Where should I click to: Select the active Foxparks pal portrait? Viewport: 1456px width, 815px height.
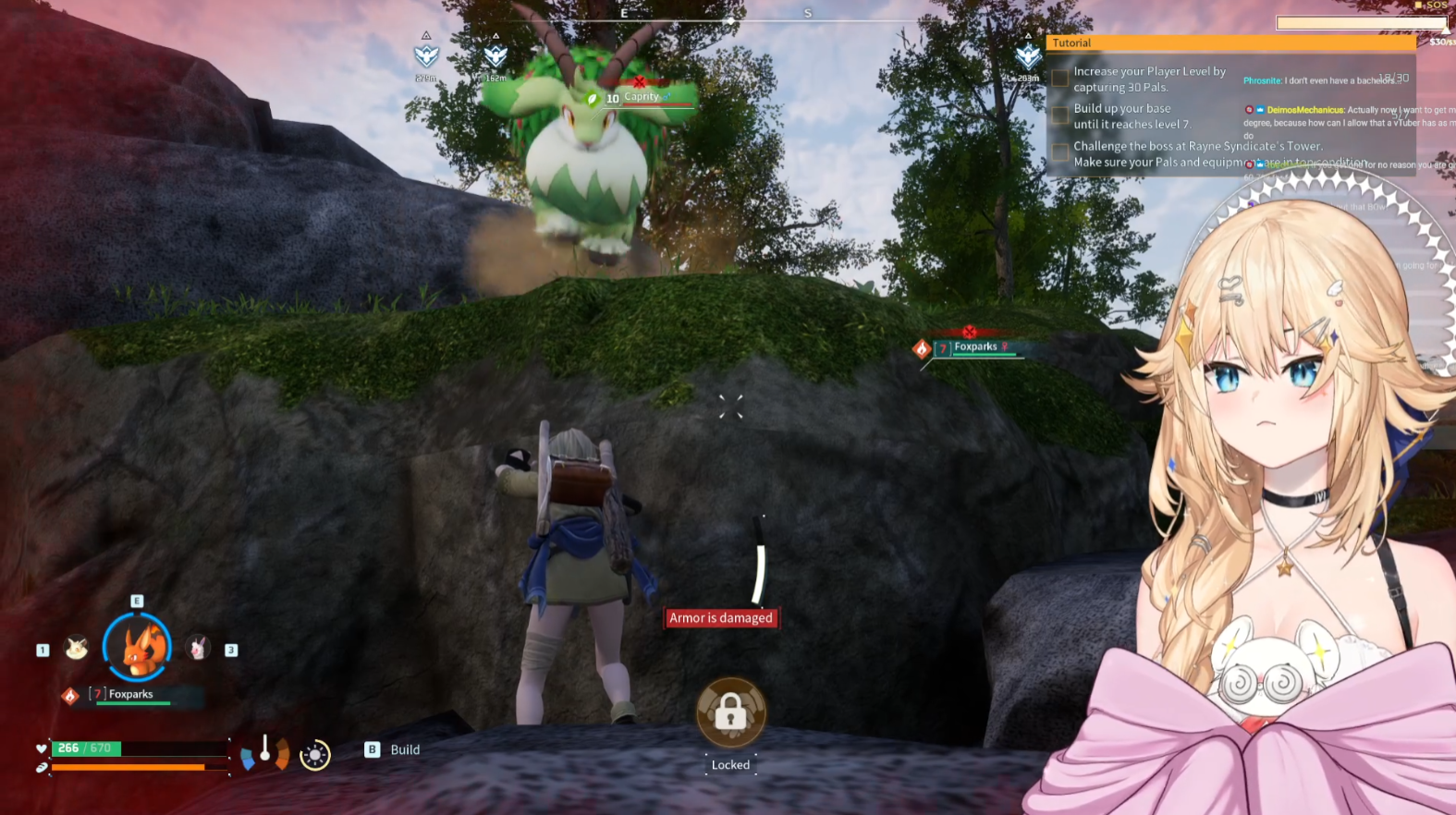tap(137, 648)
